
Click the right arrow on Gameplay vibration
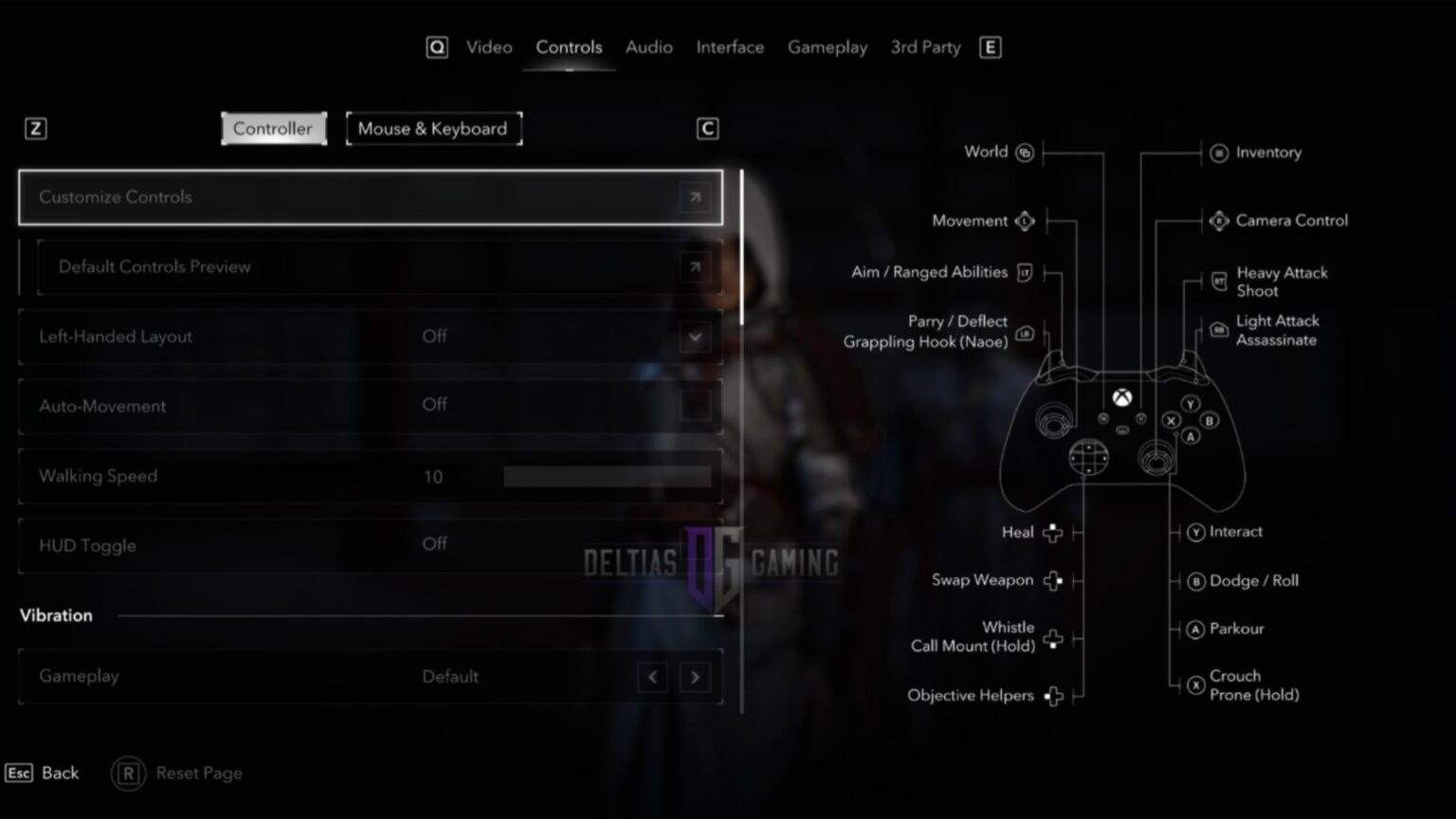pos(695,677)
